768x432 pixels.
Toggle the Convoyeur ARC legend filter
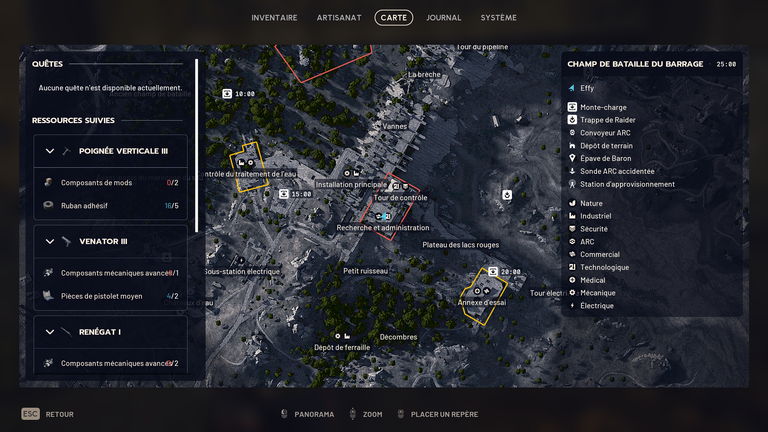point(605,133)
